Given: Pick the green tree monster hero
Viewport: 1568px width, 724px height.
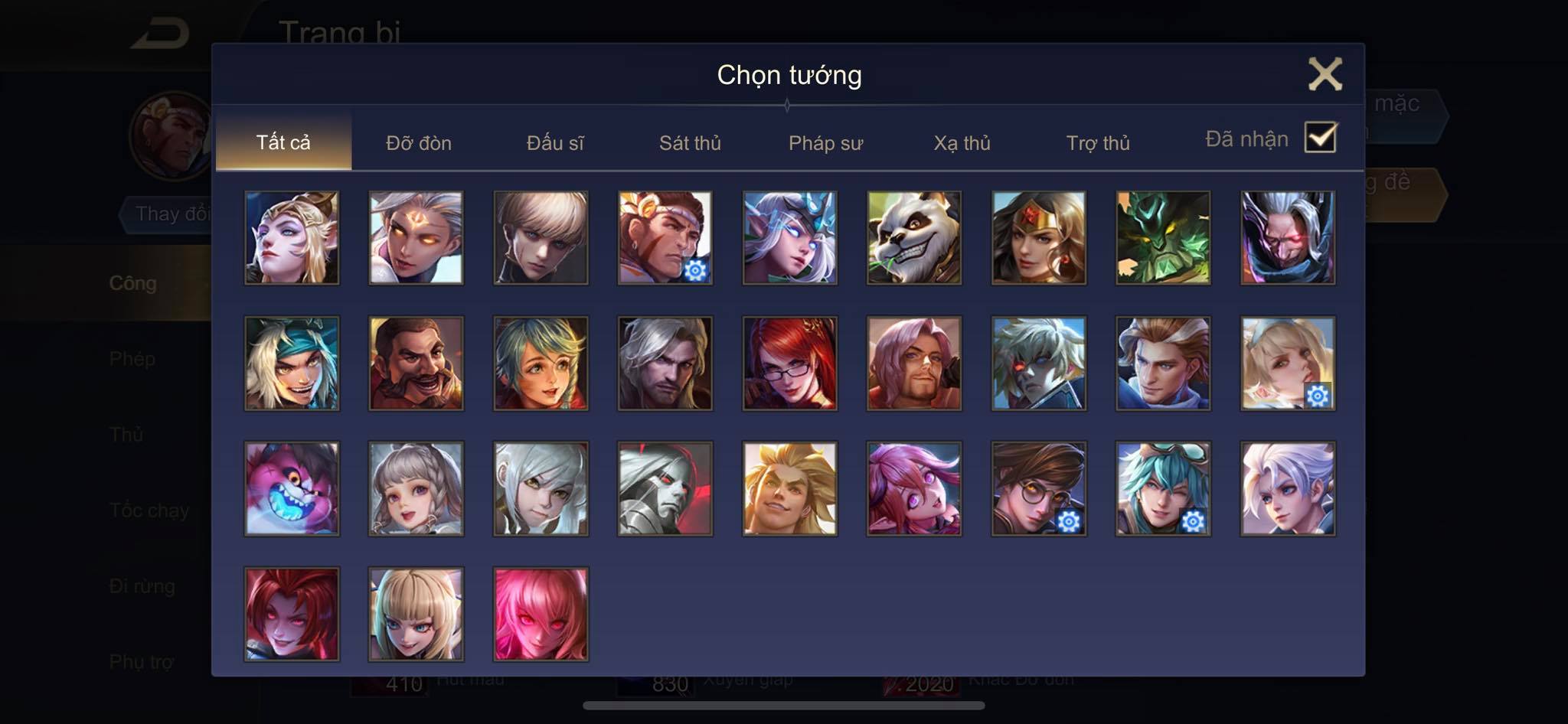Looking at the screenshot, I should pyautogui.click(x=1163, y=238).
